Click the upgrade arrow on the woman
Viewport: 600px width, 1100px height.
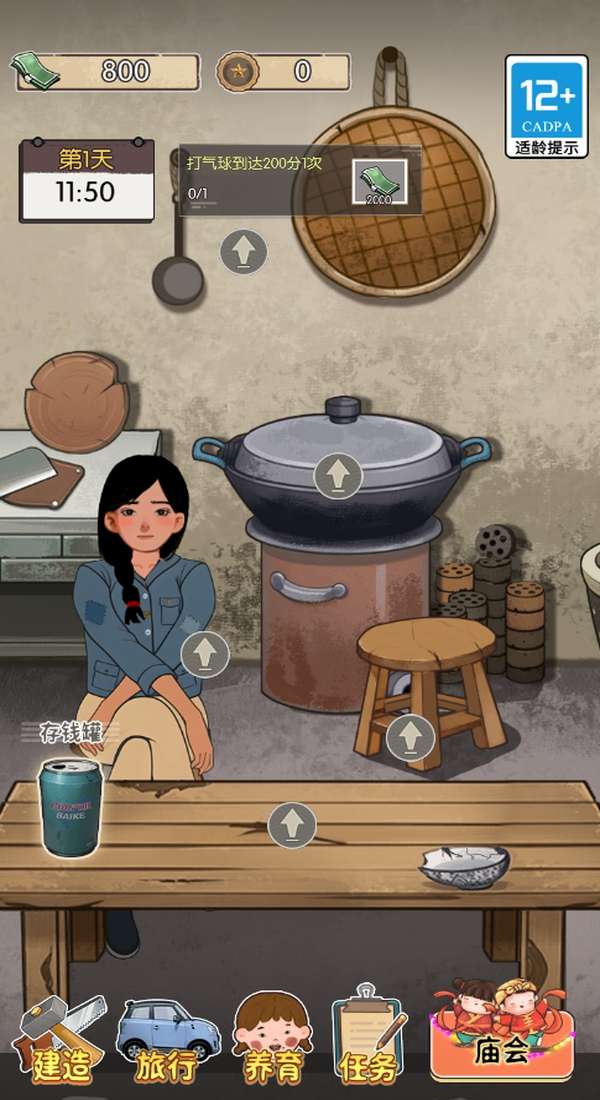click(205, 654)
